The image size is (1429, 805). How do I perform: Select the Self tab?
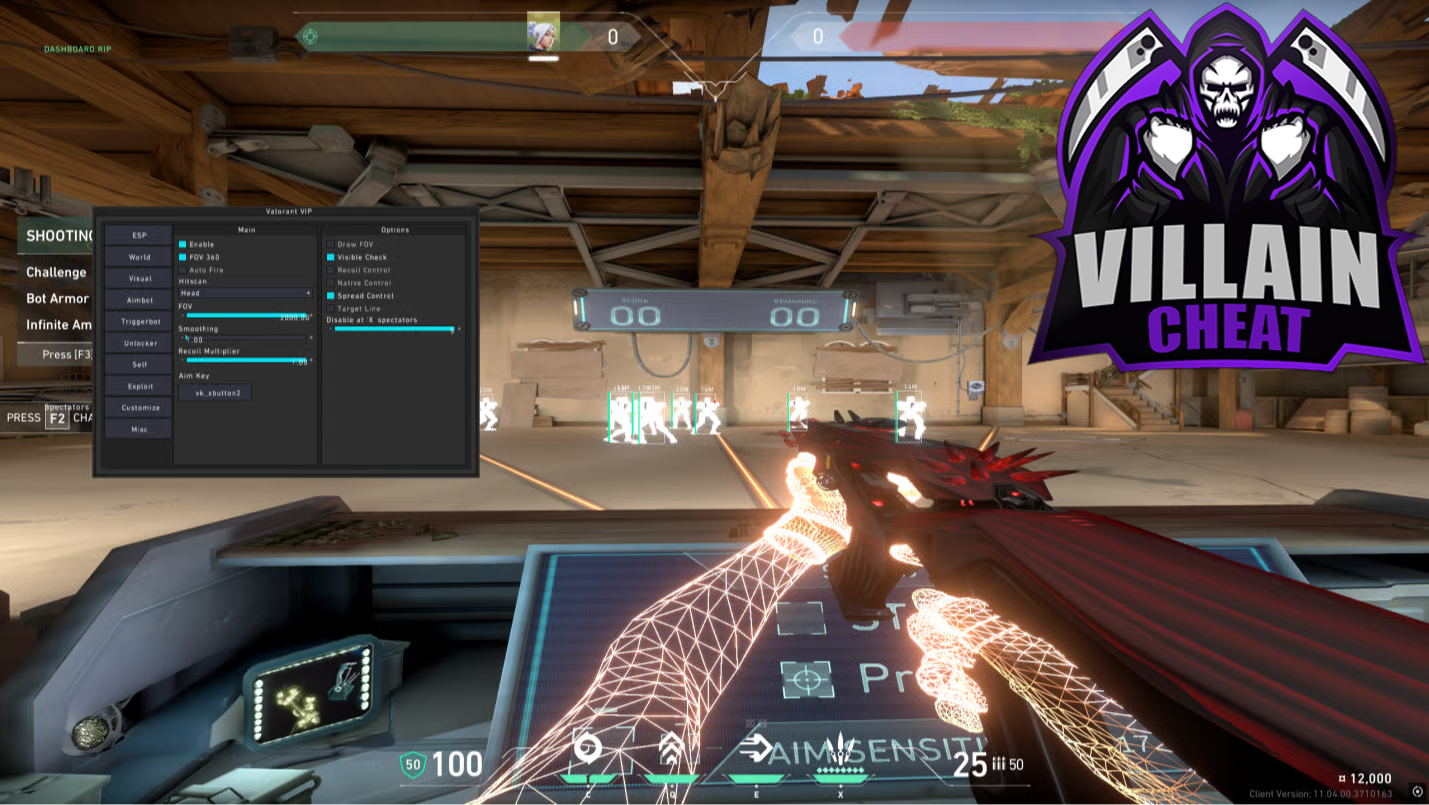(139, 365)
